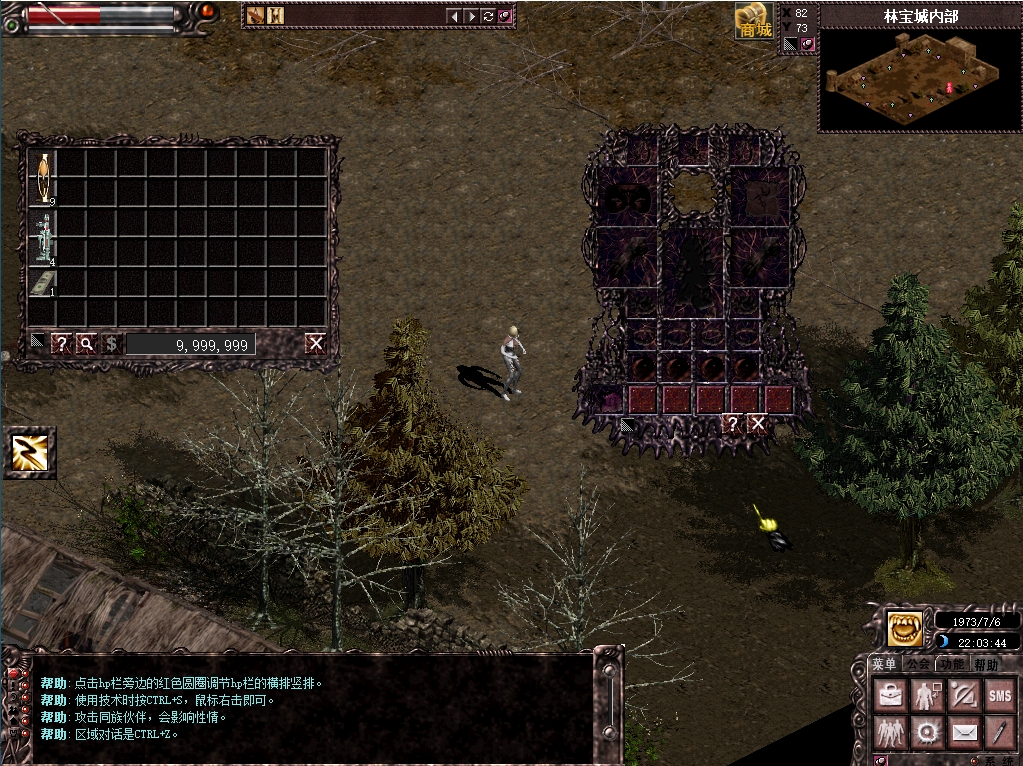Close the equipment panel
Image resolution: width=1023 pixels, height=766 pixels.
[x=758, y=424]
